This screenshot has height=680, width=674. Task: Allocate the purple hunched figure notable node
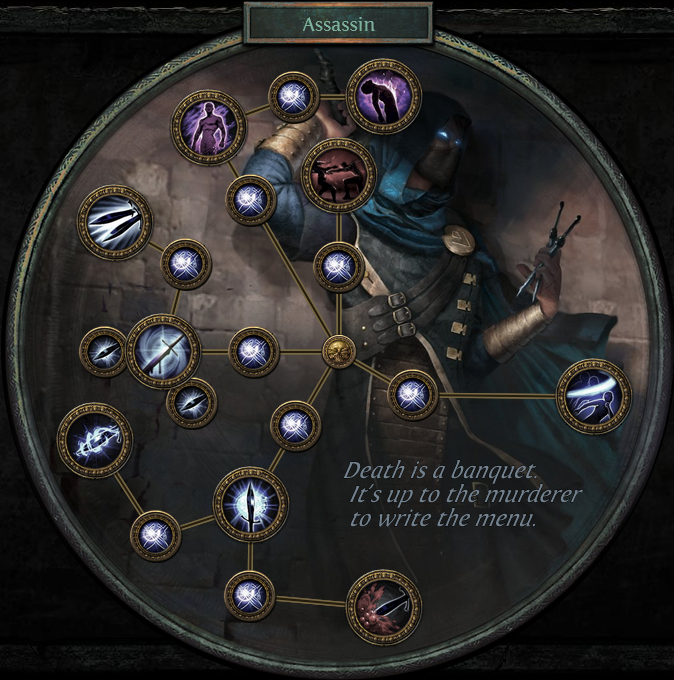tap(383, 95)
